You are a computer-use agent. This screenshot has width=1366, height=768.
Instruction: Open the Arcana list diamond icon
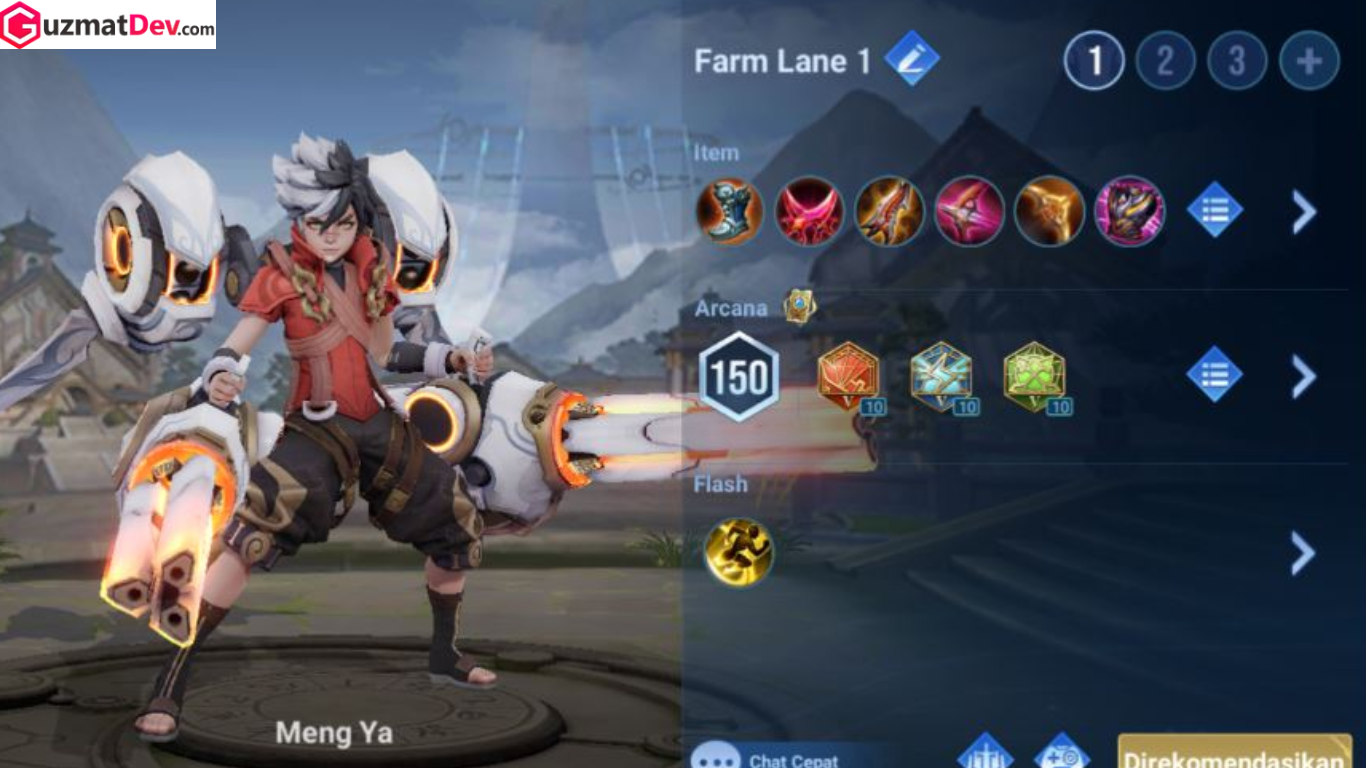point(1214,375)
